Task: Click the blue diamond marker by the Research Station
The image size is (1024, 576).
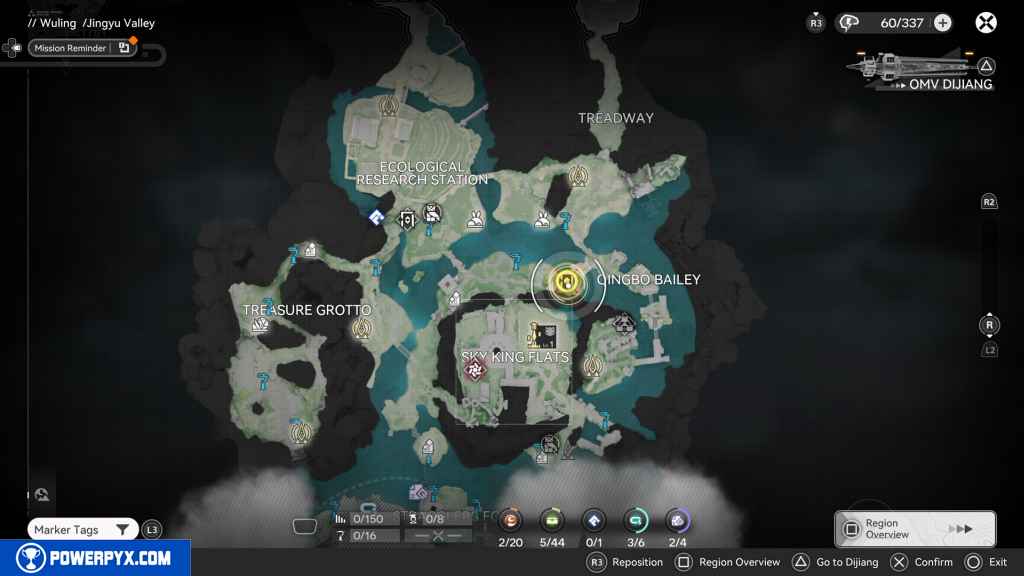Action: click(376, 216)
